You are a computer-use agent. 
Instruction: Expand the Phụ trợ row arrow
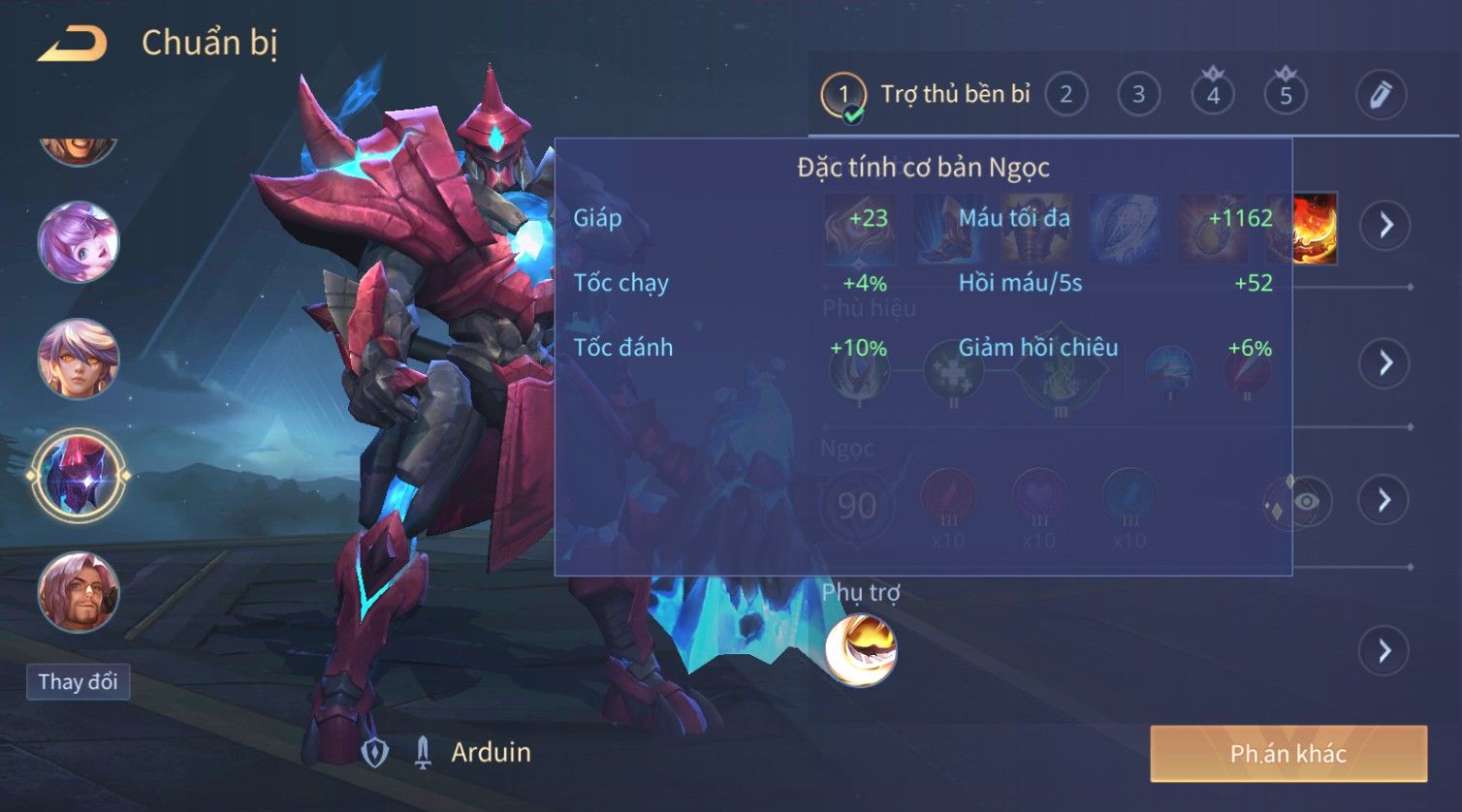1384,650
